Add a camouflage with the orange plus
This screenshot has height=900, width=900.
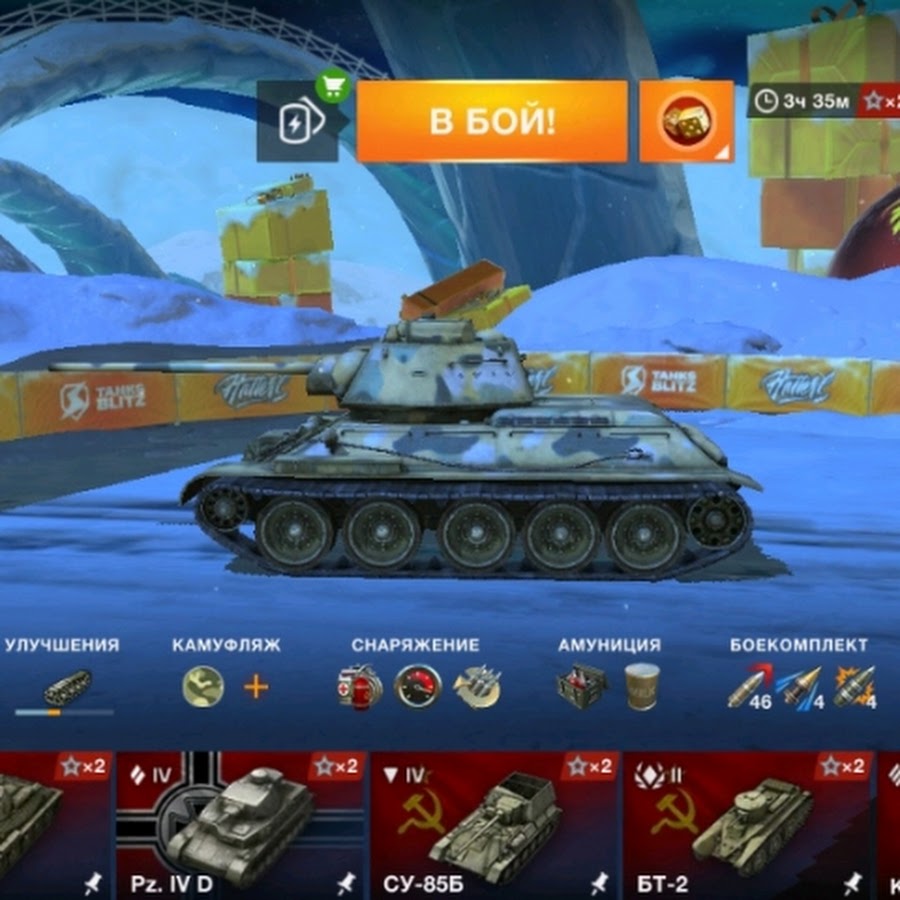(257, 687)
